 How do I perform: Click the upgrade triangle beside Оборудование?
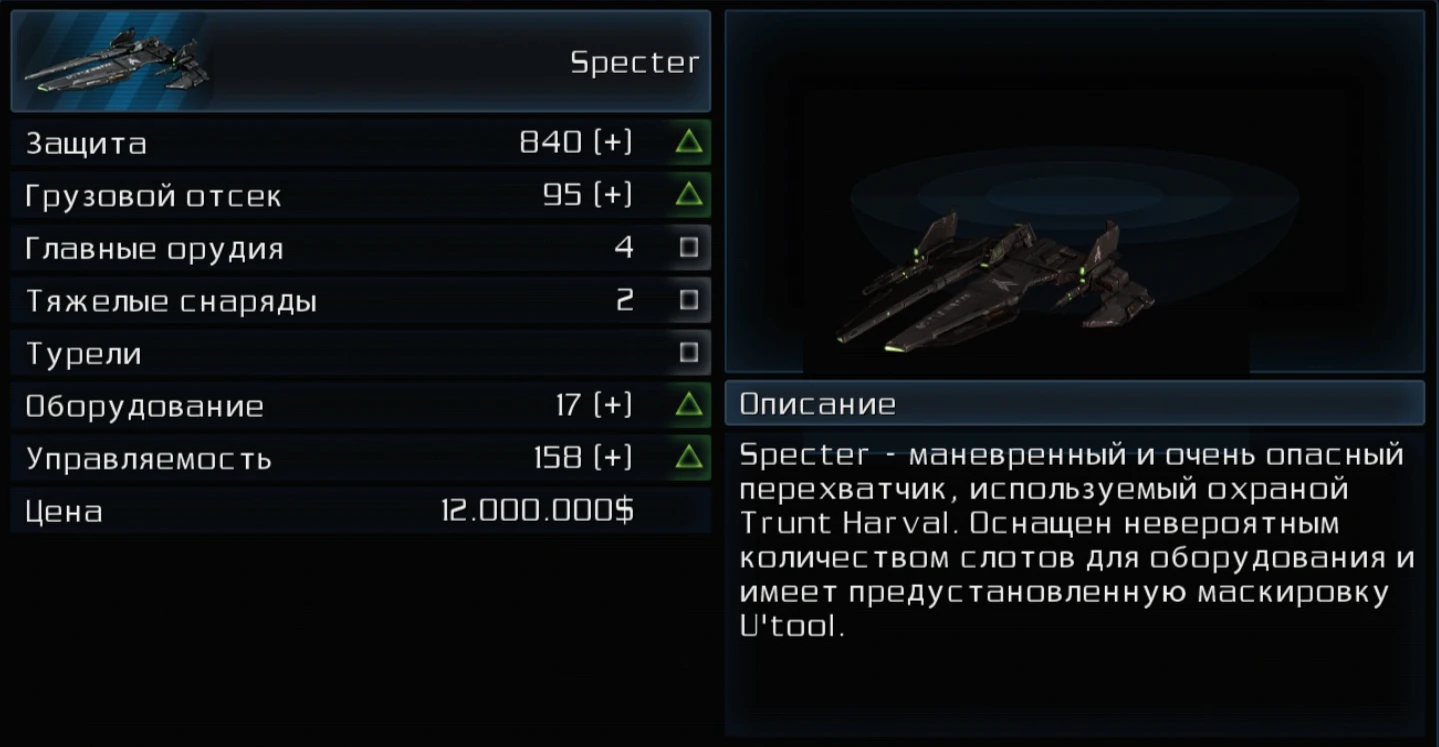[686, 406]
